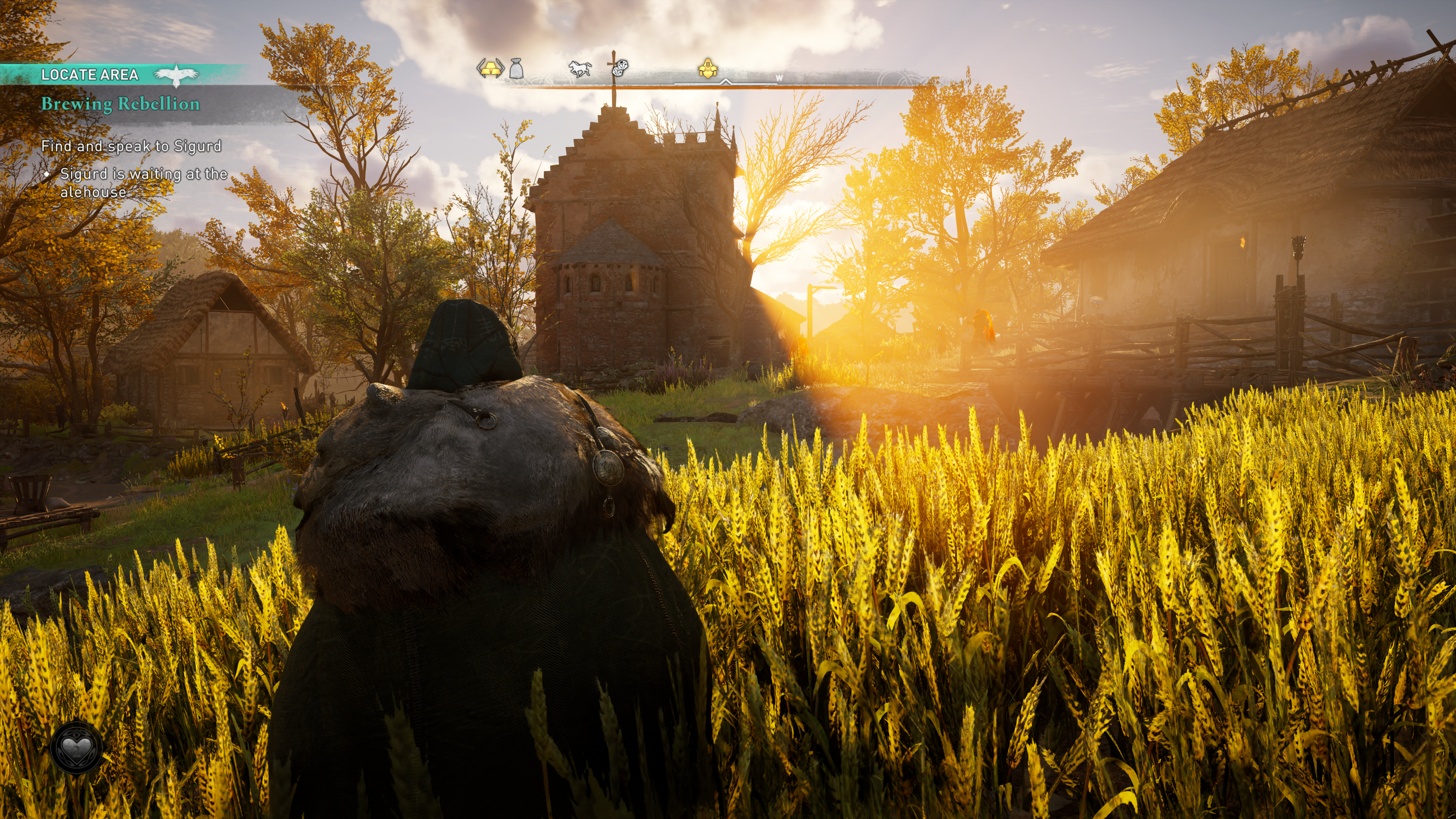Screen dimensions: 1456x819
Task: Open the Brewing Rebellion quest tracker
Action: (x=121, y=104)
